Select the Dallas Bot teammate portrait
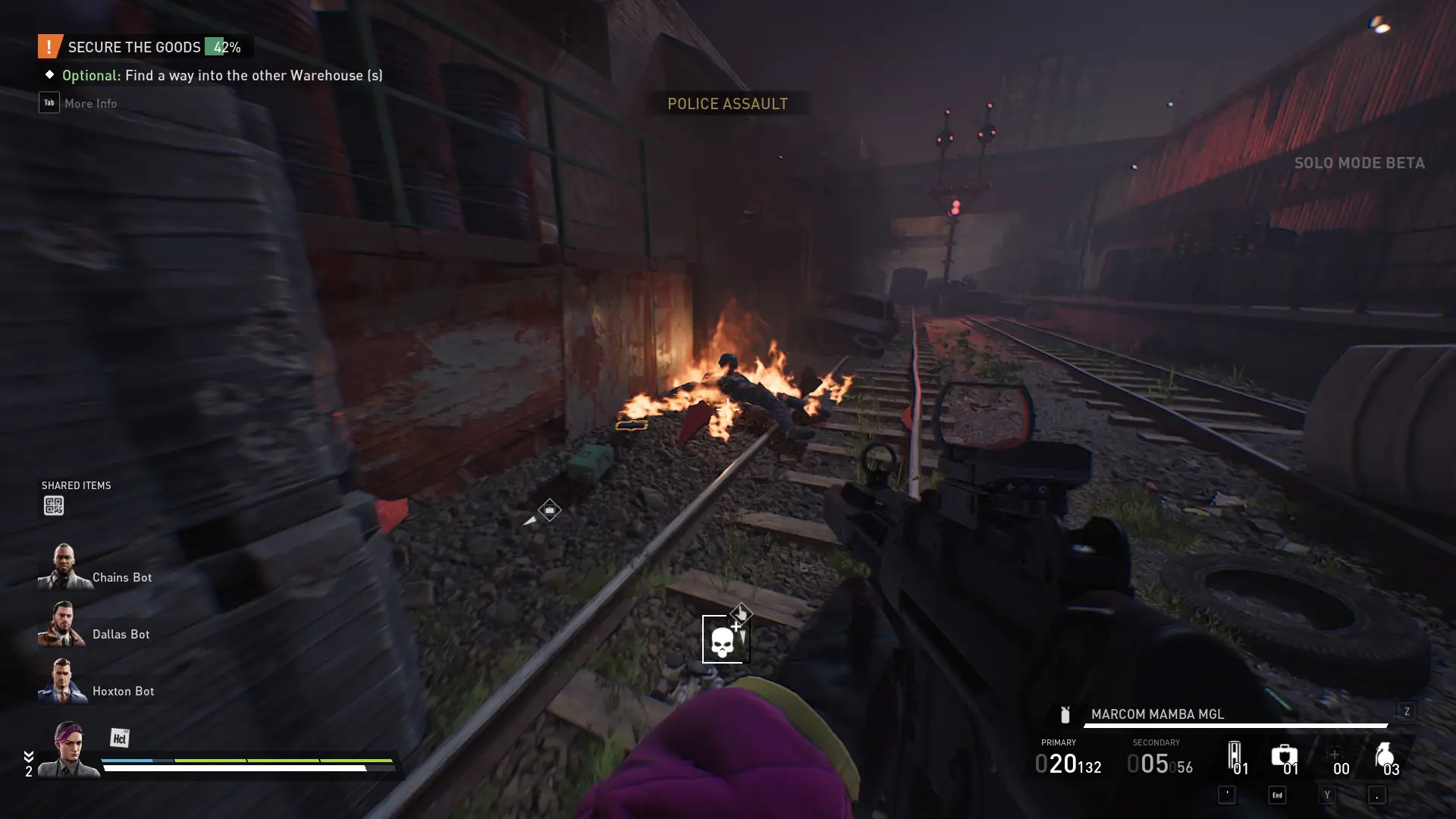 62,624
